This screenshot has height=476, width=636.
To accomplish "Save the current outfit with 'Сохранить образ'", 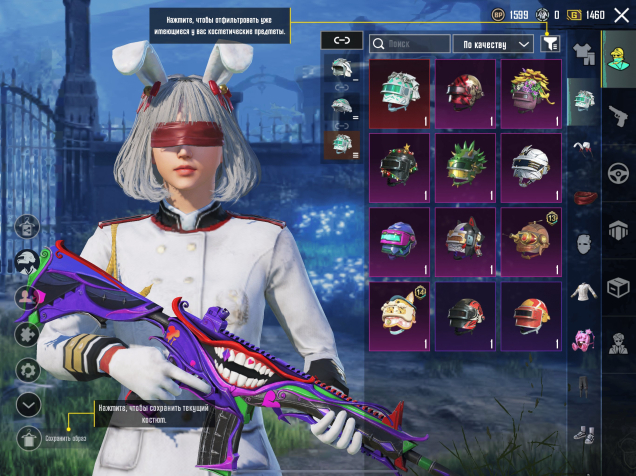I will (x=32, y=438).
